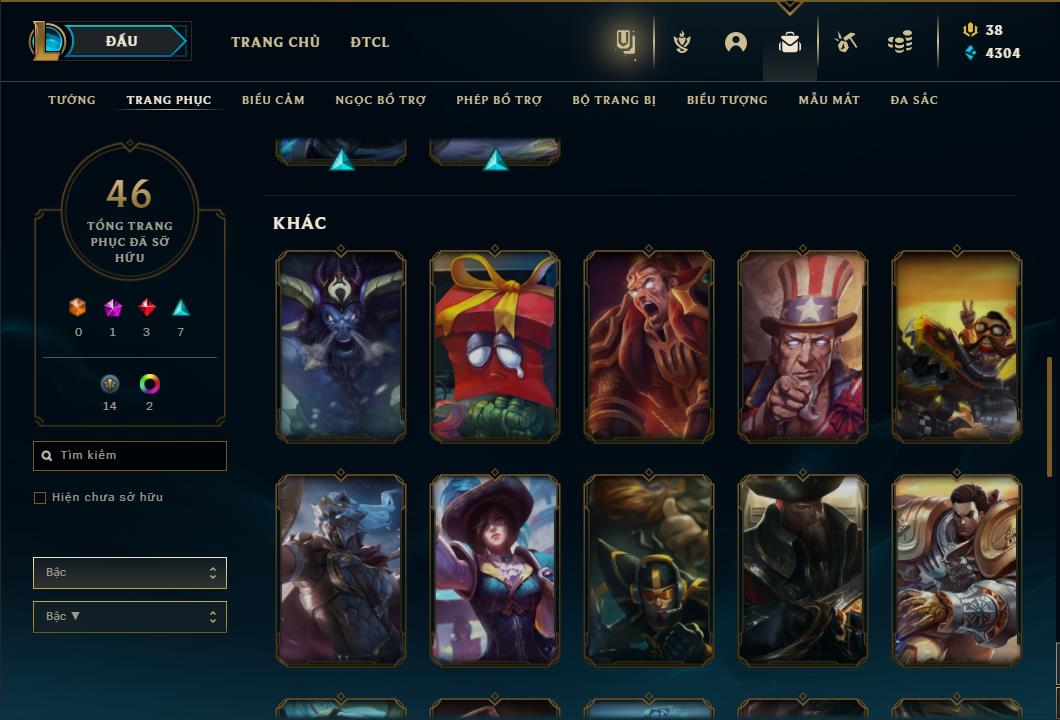Toggle the Hiện chưa sở hữu checkbox
The image size is (1060, 720).
click(40, 498)
